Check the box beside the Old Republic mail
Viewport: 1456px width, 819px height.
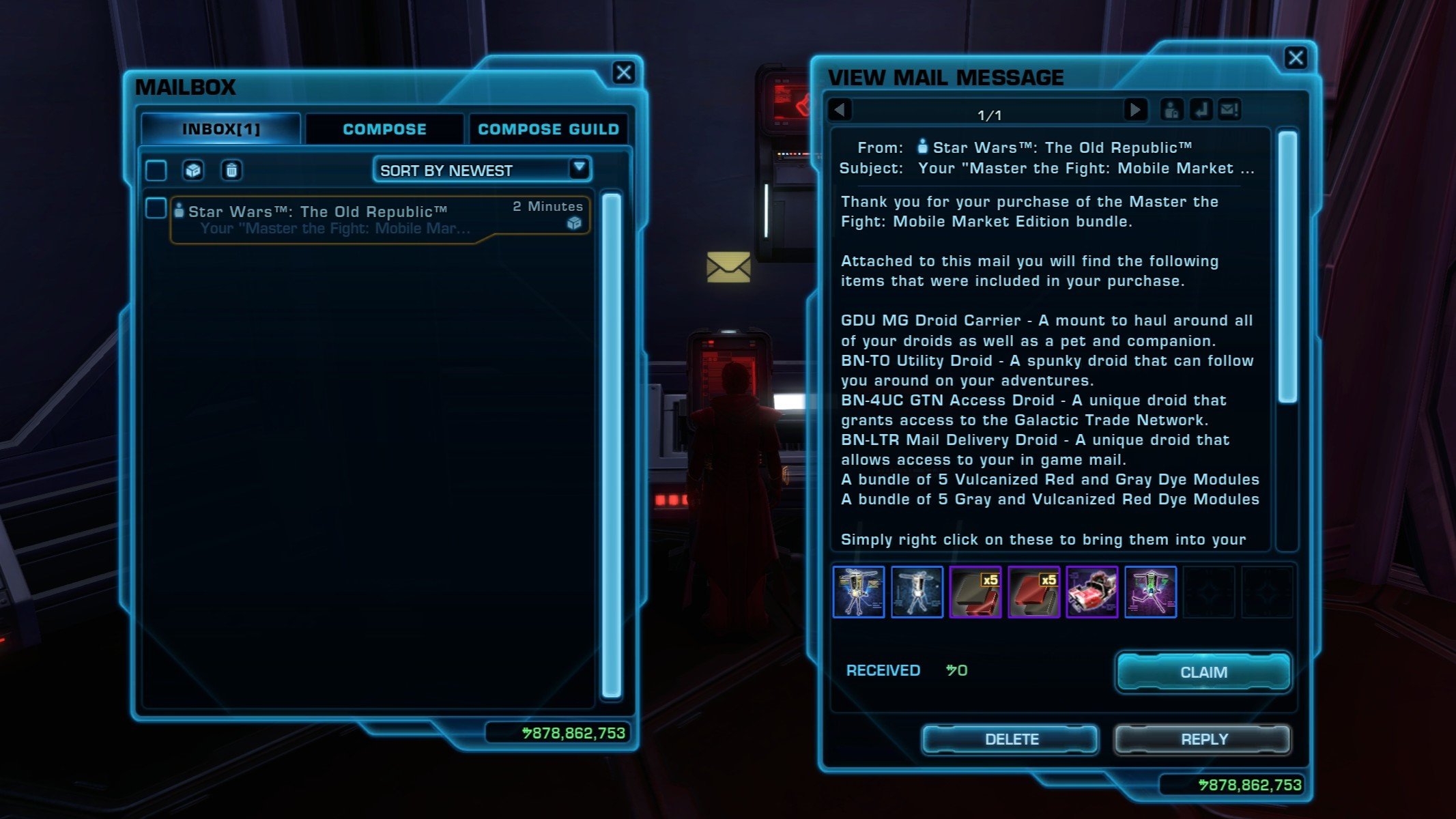pyautogui.click(x=156, y=208)
